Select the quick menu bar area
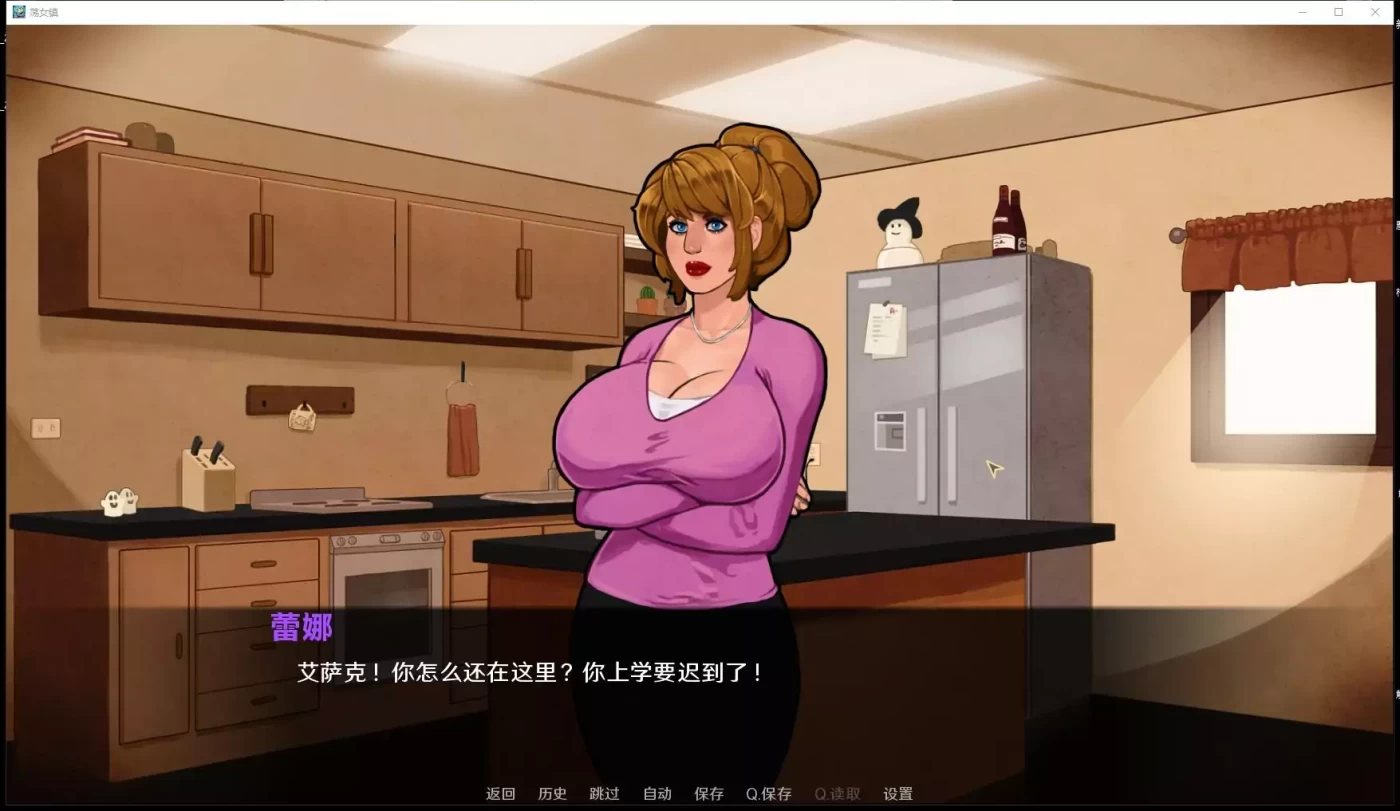The image size is (1400, 811). [x=700, y=793]
